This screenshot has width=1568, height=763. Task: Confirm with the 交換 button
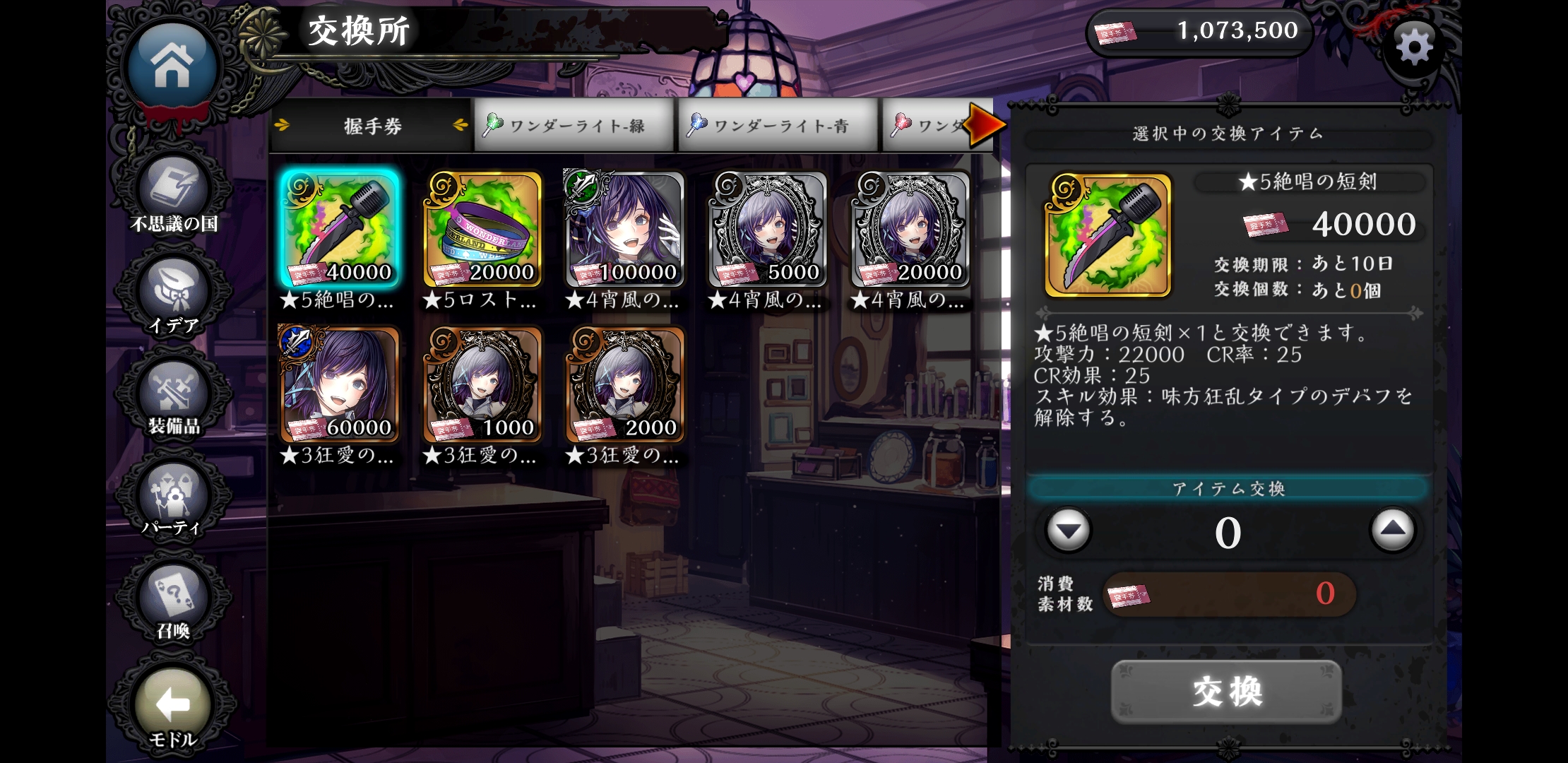(x=1227, y=691)
